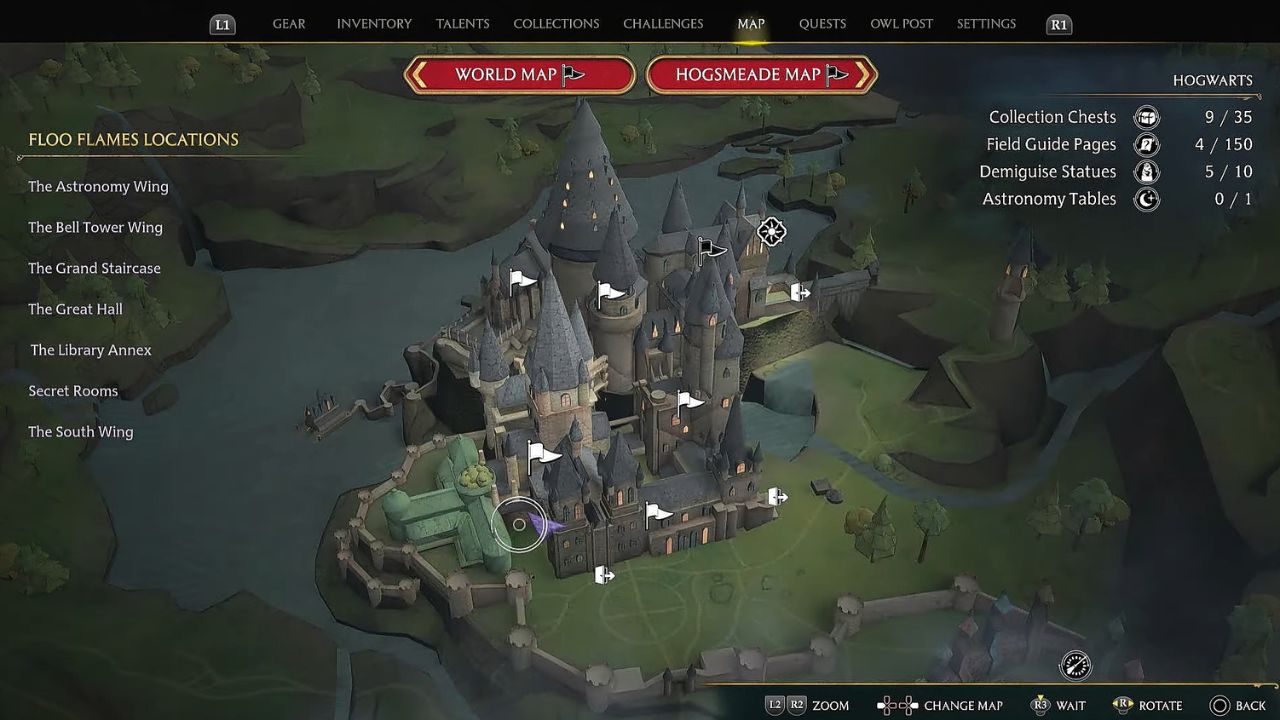Select the compass-style quest marker on map
1280x720 pixels.
771,232
